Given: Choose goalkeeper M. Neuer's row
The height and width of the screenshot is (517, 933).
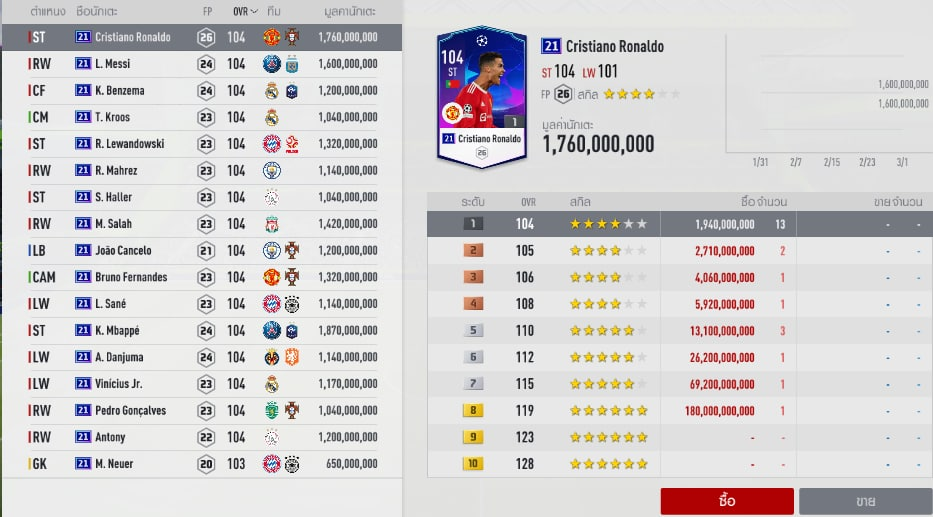Looking at the screenshot, I should pyautogui.click(x=200, y=463).
